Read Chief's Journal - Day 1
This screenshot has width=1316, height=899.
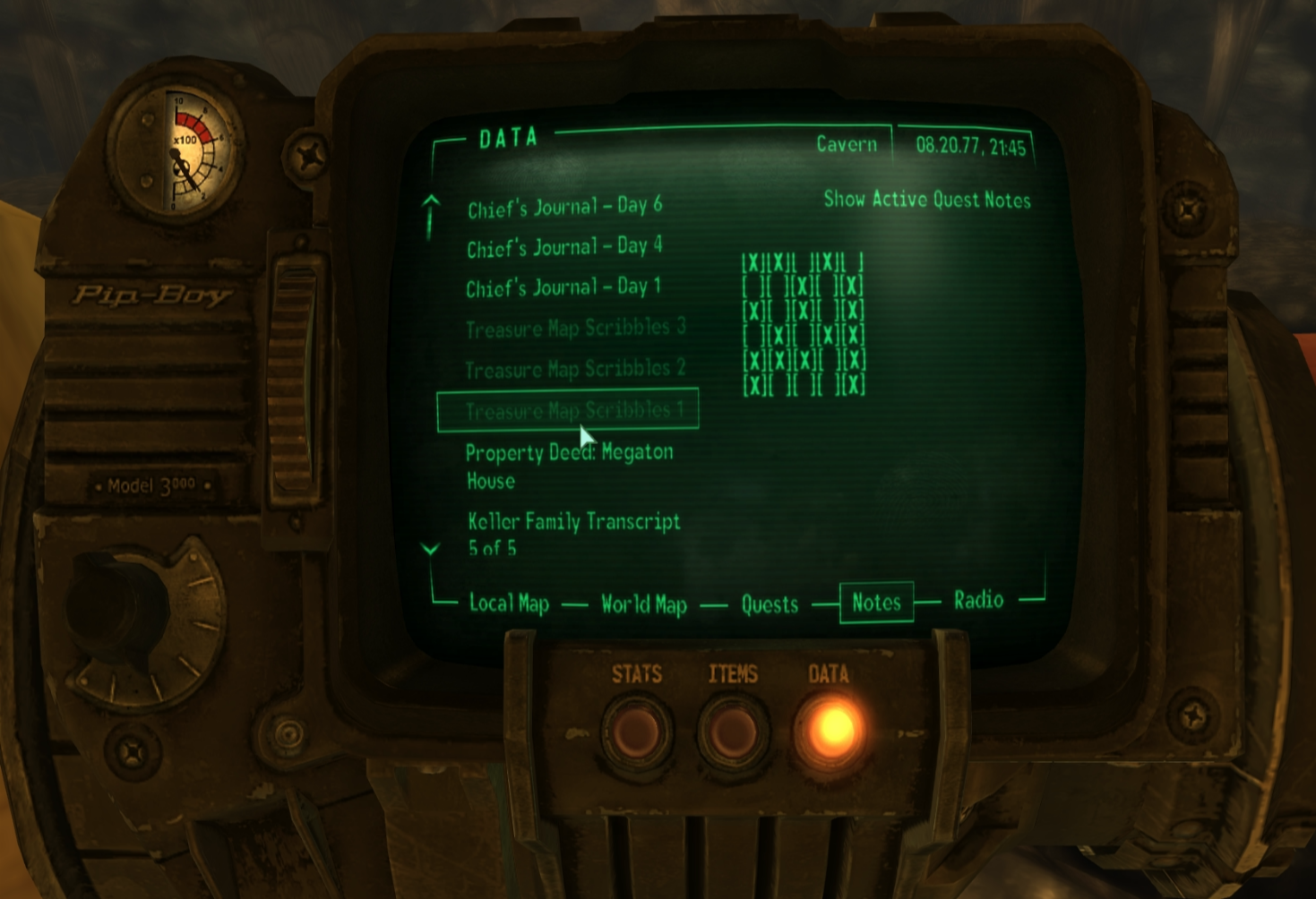coord(563,287)
